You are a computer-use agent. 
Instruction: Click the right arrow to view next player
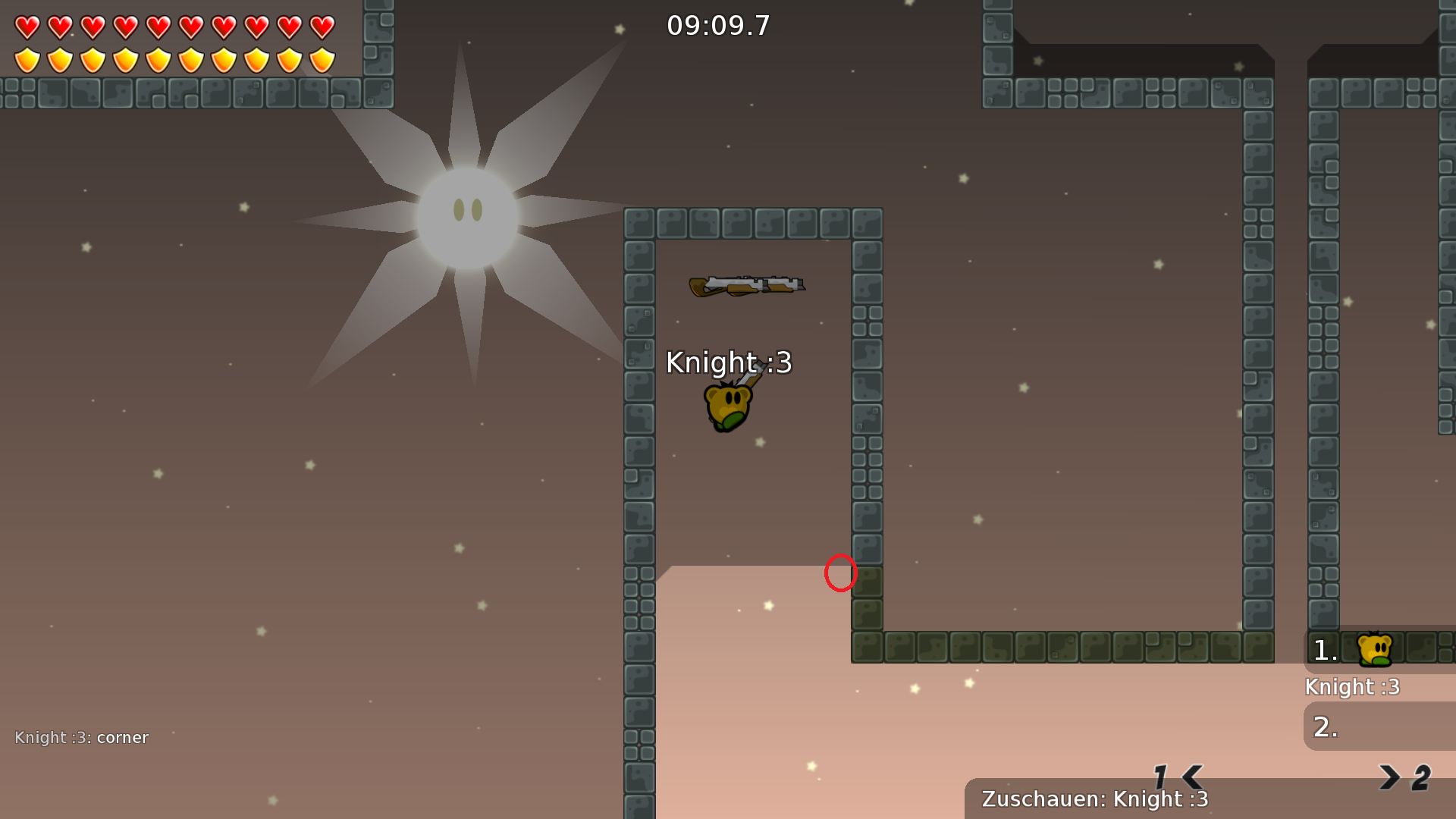click(x=1390, y=776)
